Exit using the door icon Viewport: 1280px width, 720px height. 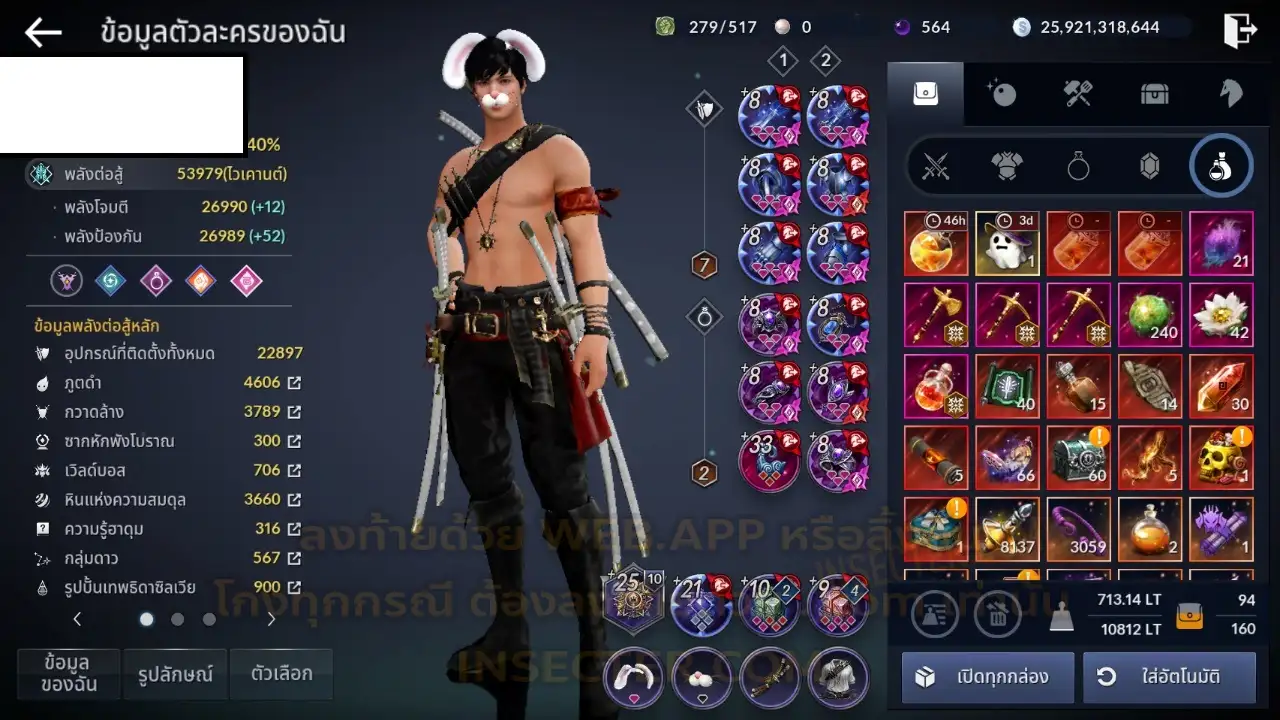[1240, 30]
